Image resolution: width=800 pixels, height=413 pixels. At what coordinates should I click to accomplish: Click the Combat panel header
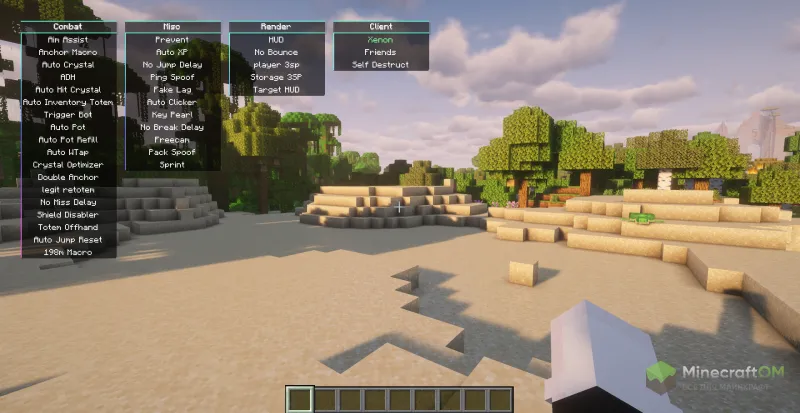(69, 27)
